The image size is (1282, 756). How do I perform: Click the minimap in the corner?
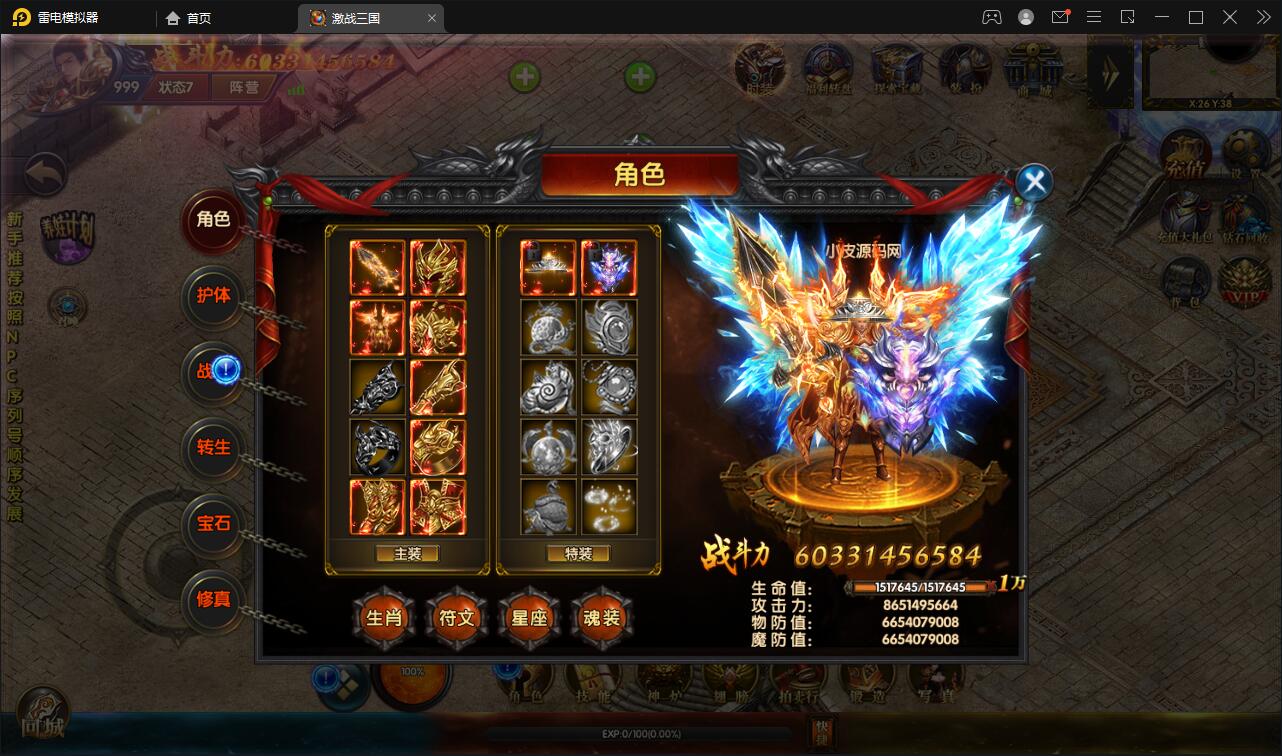coord(1212,72)
